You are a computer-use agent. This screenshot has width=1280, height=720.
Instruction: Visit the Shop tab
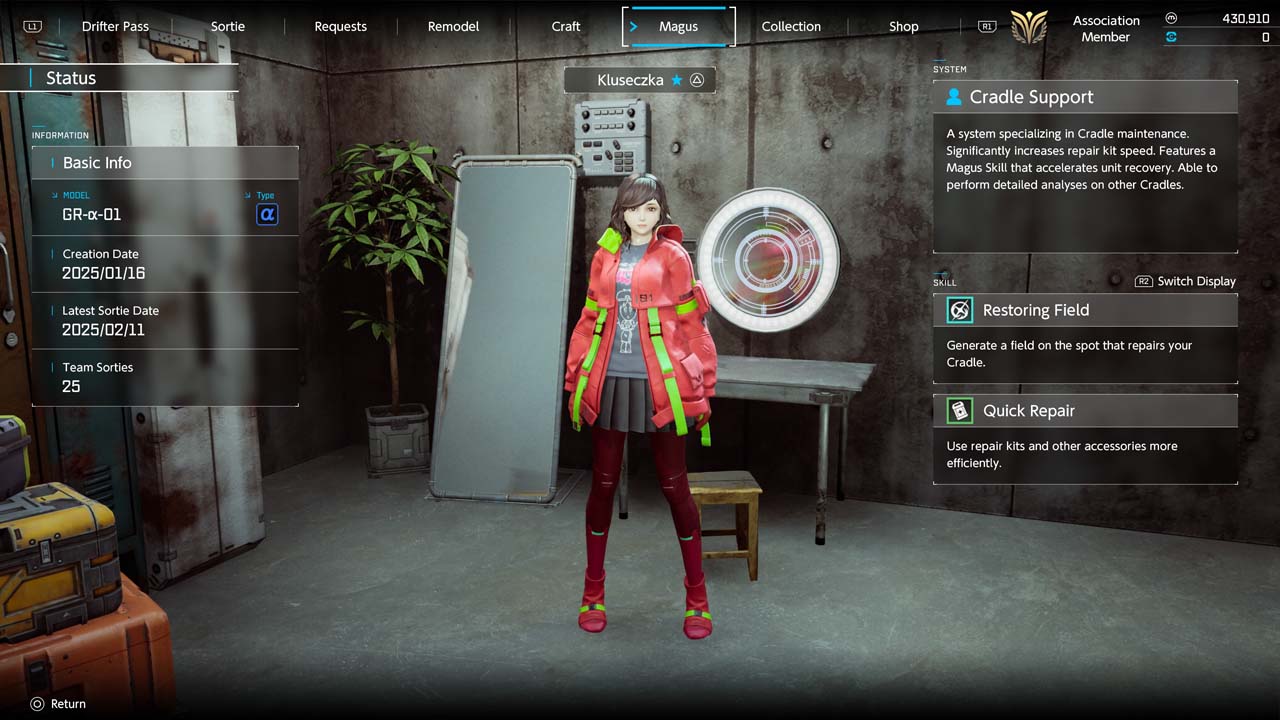click(x=904, y=26)
